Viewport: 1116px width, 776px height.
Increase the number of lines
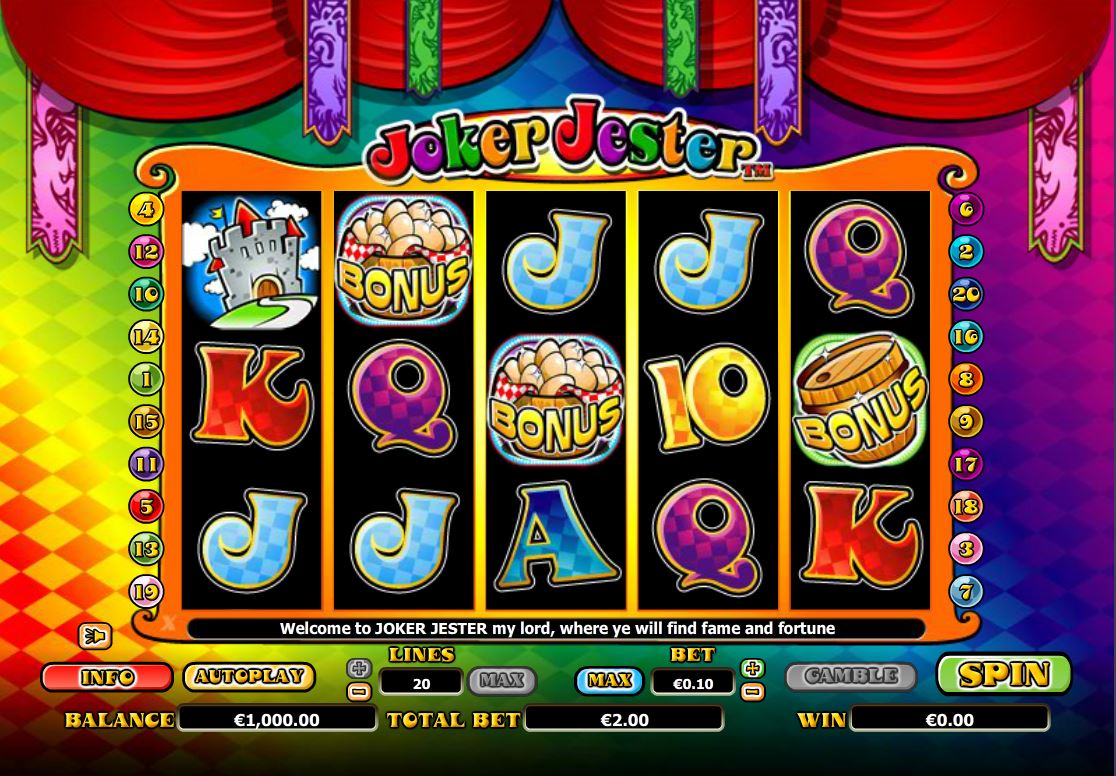point(358,668)
